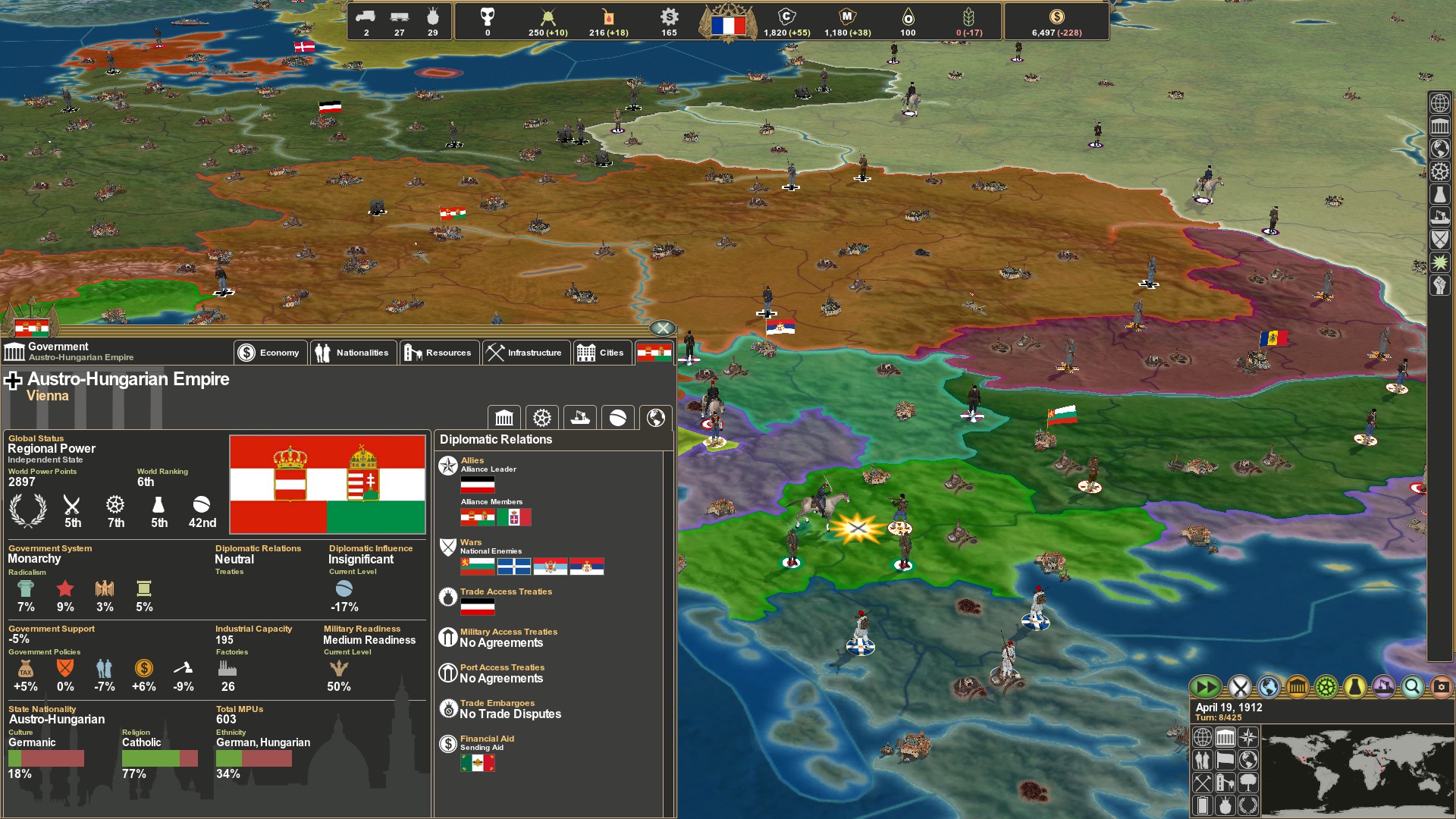1456x819 pixels.
Task: Open the trade shipyard menu at bottom right
Action: (x=1382, y=688)
